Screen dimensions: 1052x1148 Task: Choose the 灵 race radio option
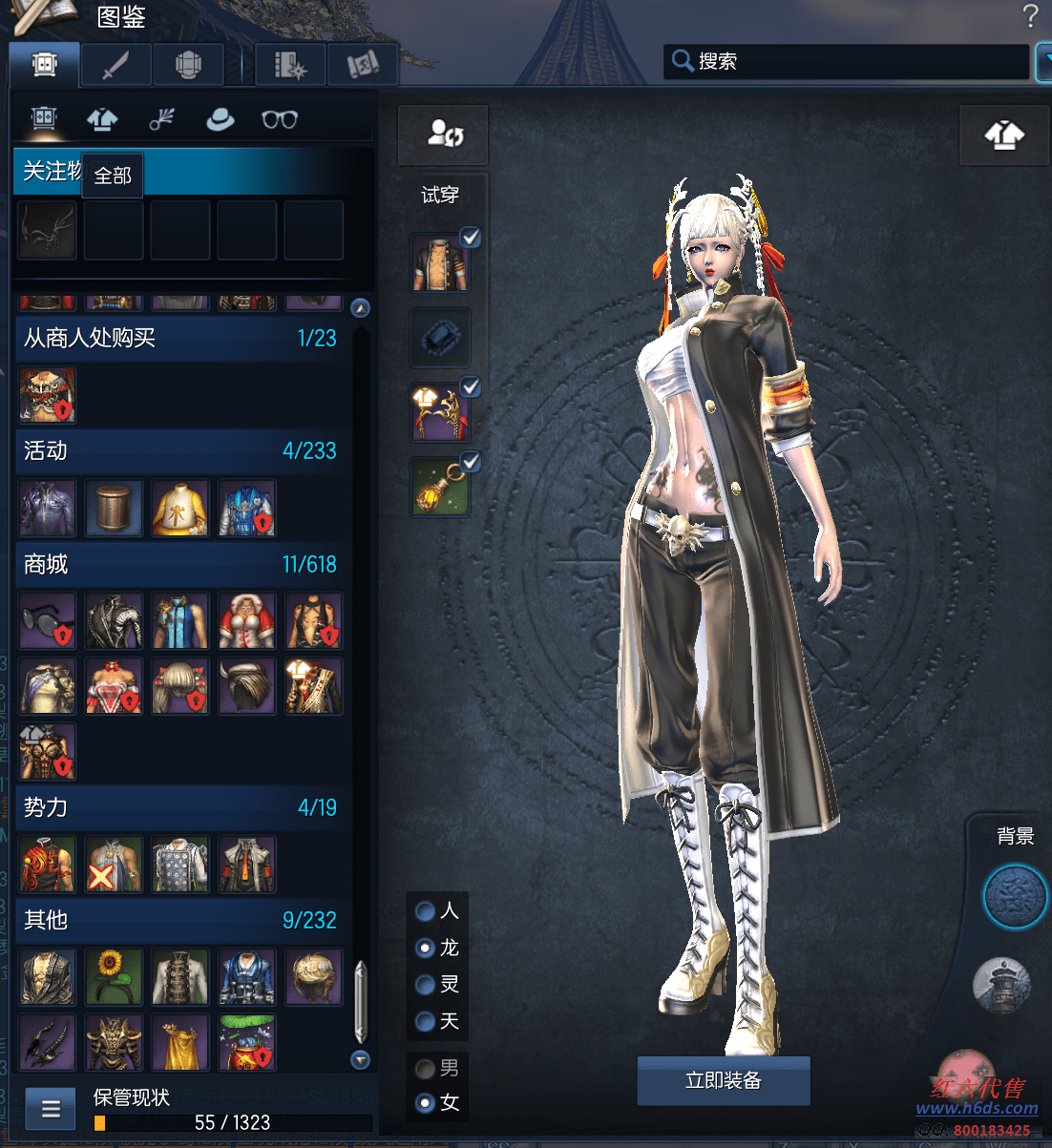coord(426,985)
